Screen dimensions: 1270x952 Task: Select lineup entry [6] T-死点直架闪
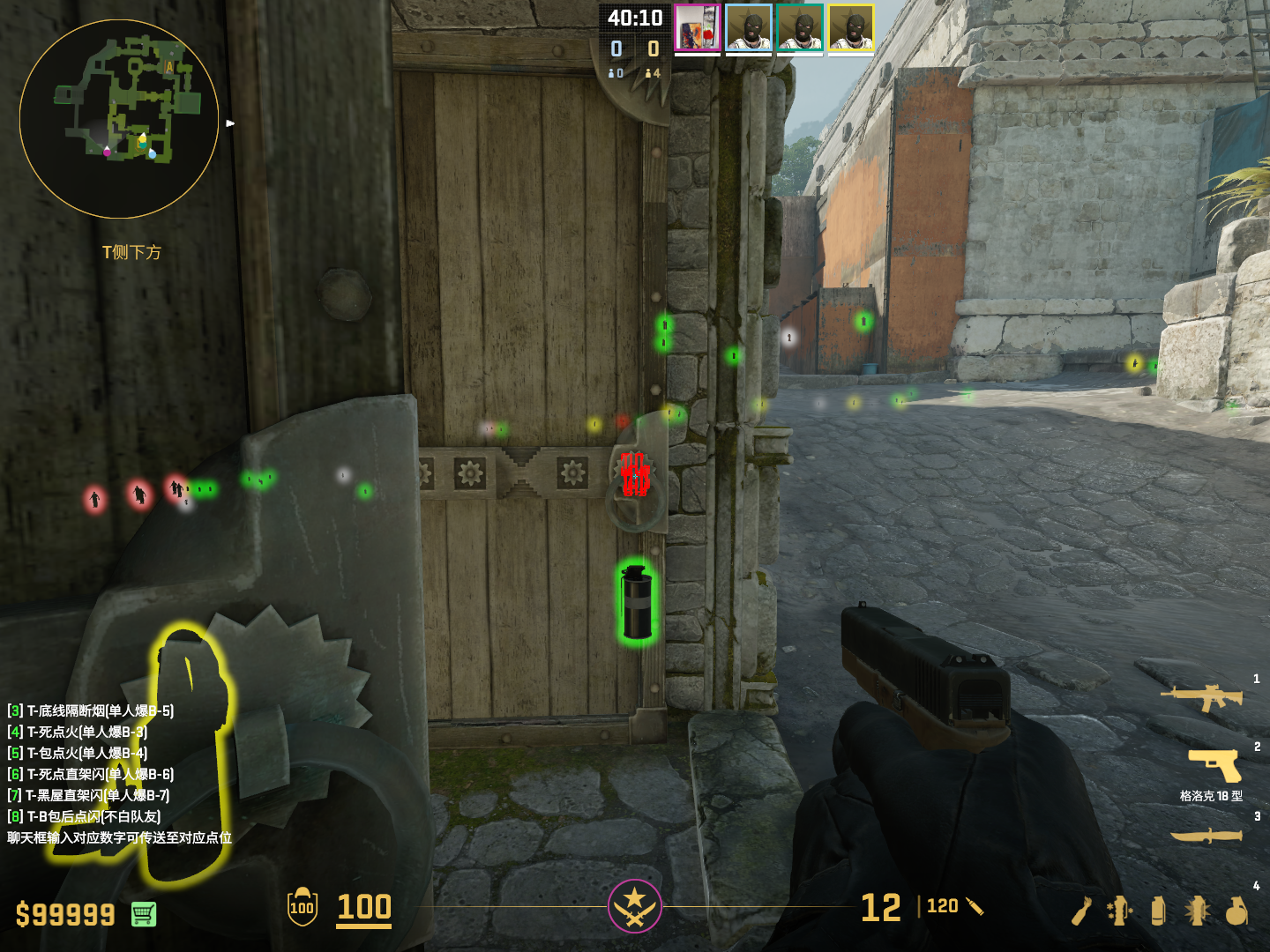(x=91, y=774)
